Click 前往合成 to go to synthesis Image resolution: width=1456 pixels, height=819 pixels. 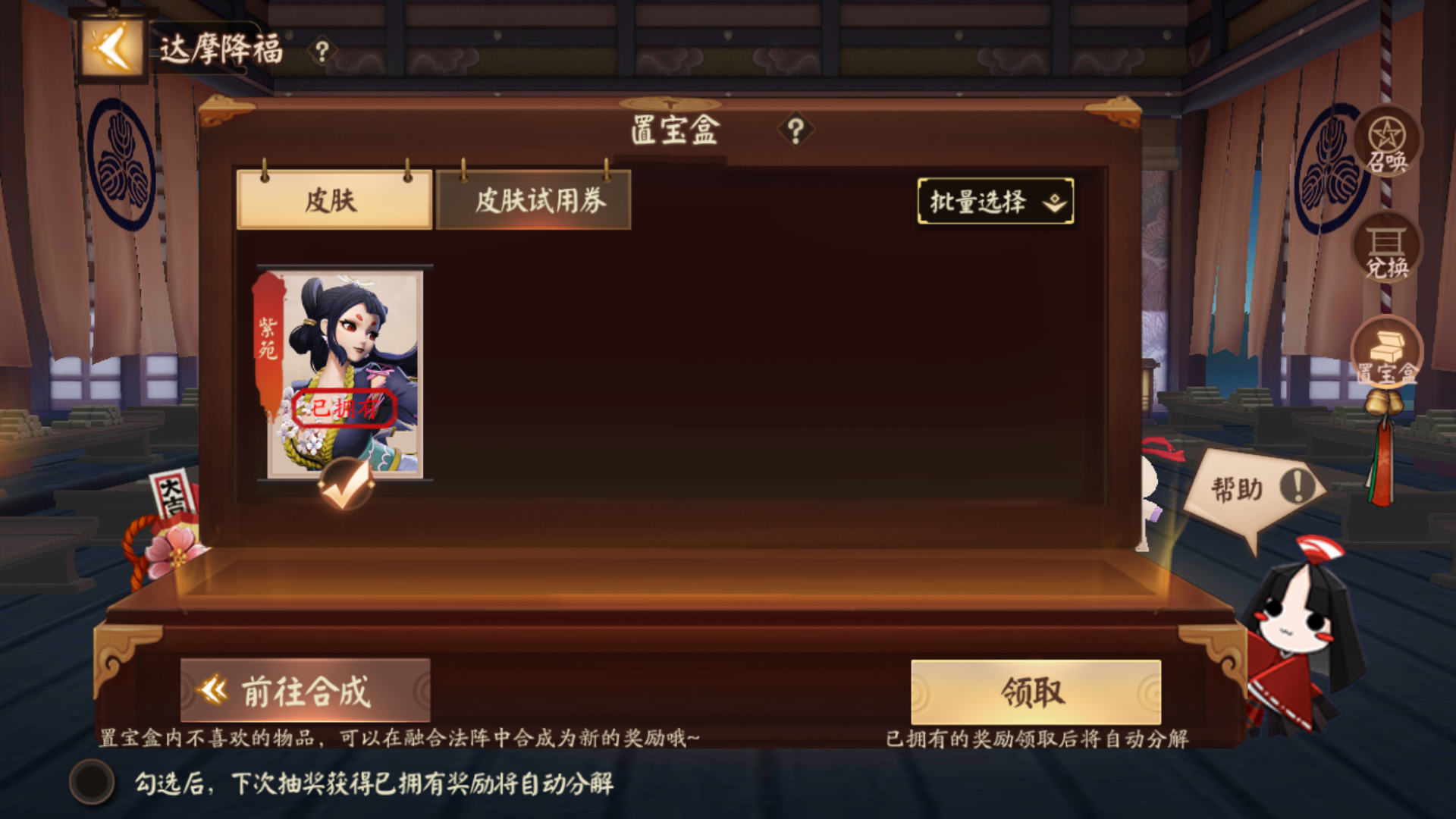click(303, 689)
